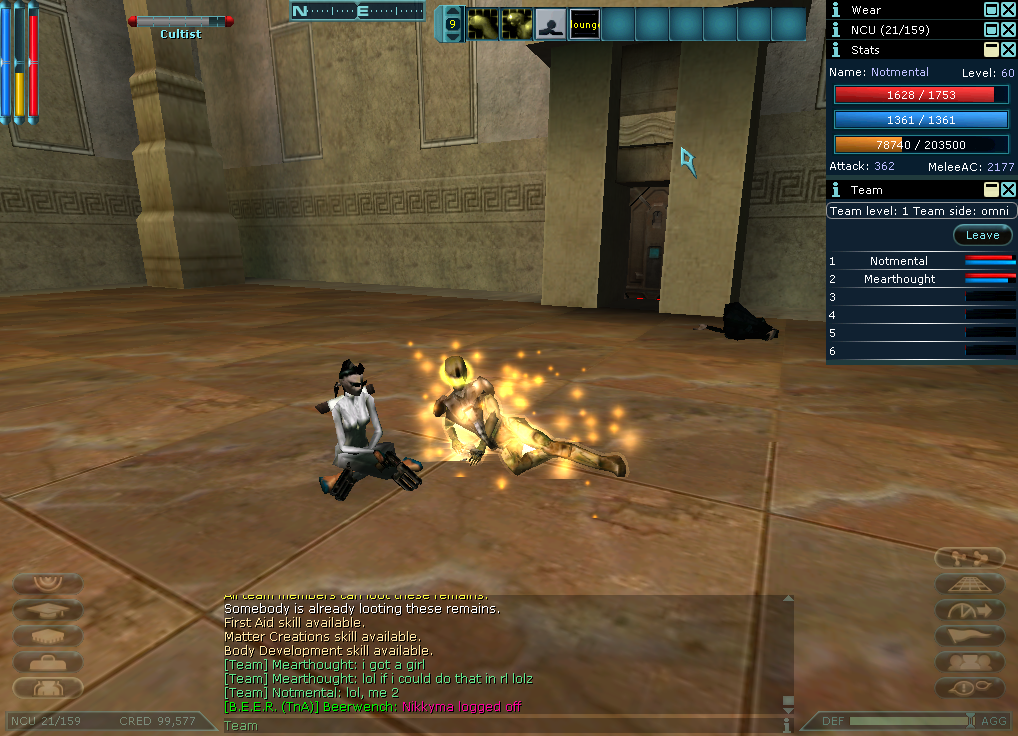Open the info icon beside Stats
This screenshot has width=1018, height=736.
pos(836,49)
